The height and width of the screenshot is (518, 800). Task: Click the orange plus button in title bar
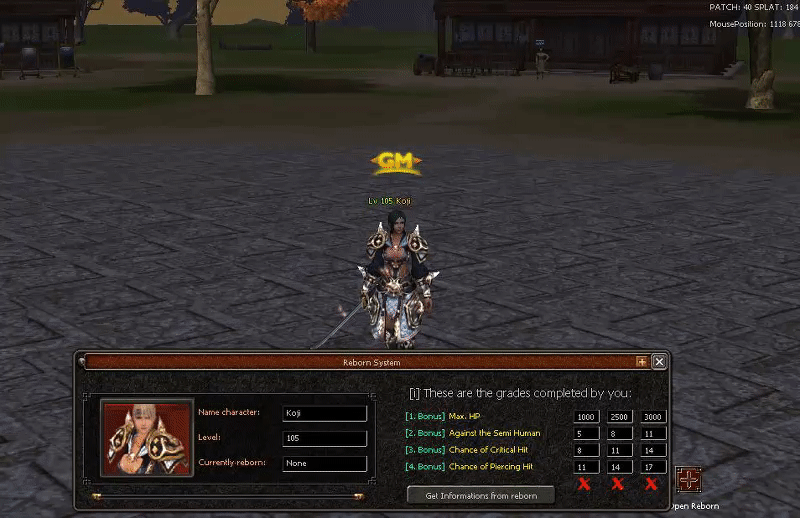click(642, 362)
